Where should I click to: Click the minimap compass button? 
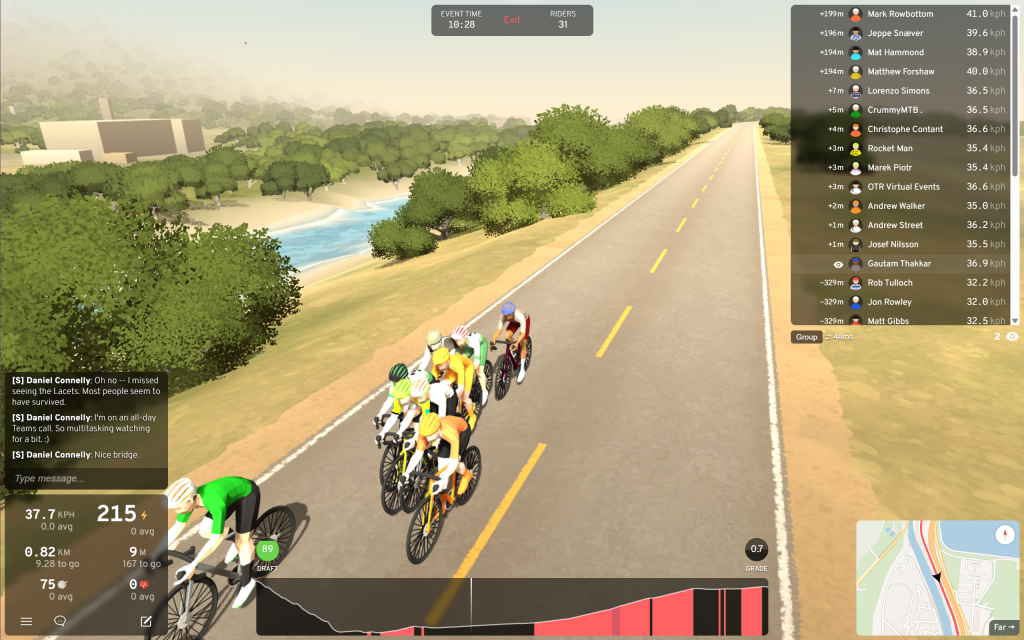tap(1005, 535)
